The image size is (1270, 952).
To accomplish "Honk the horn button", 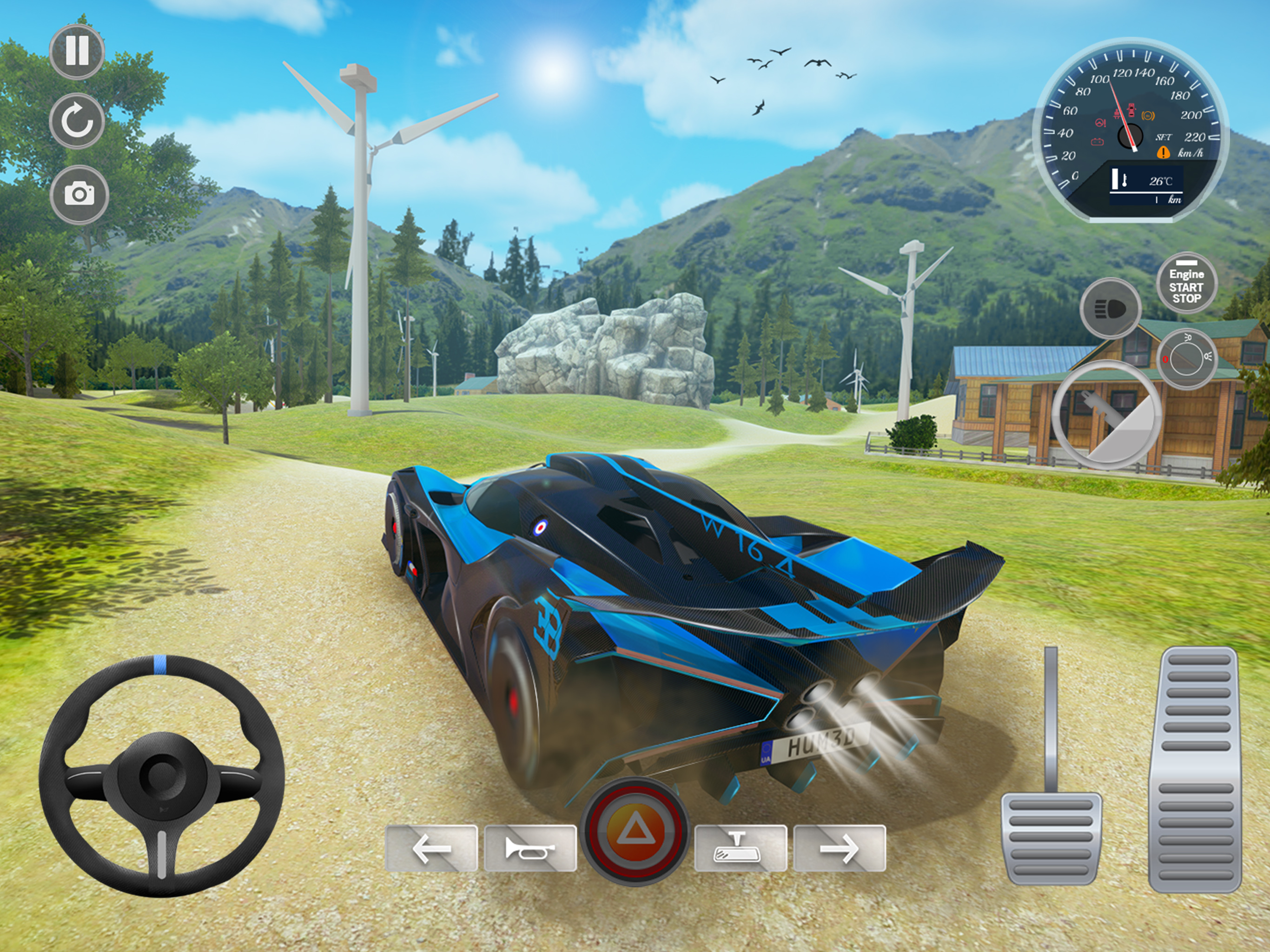I will [x=530, y=848].
